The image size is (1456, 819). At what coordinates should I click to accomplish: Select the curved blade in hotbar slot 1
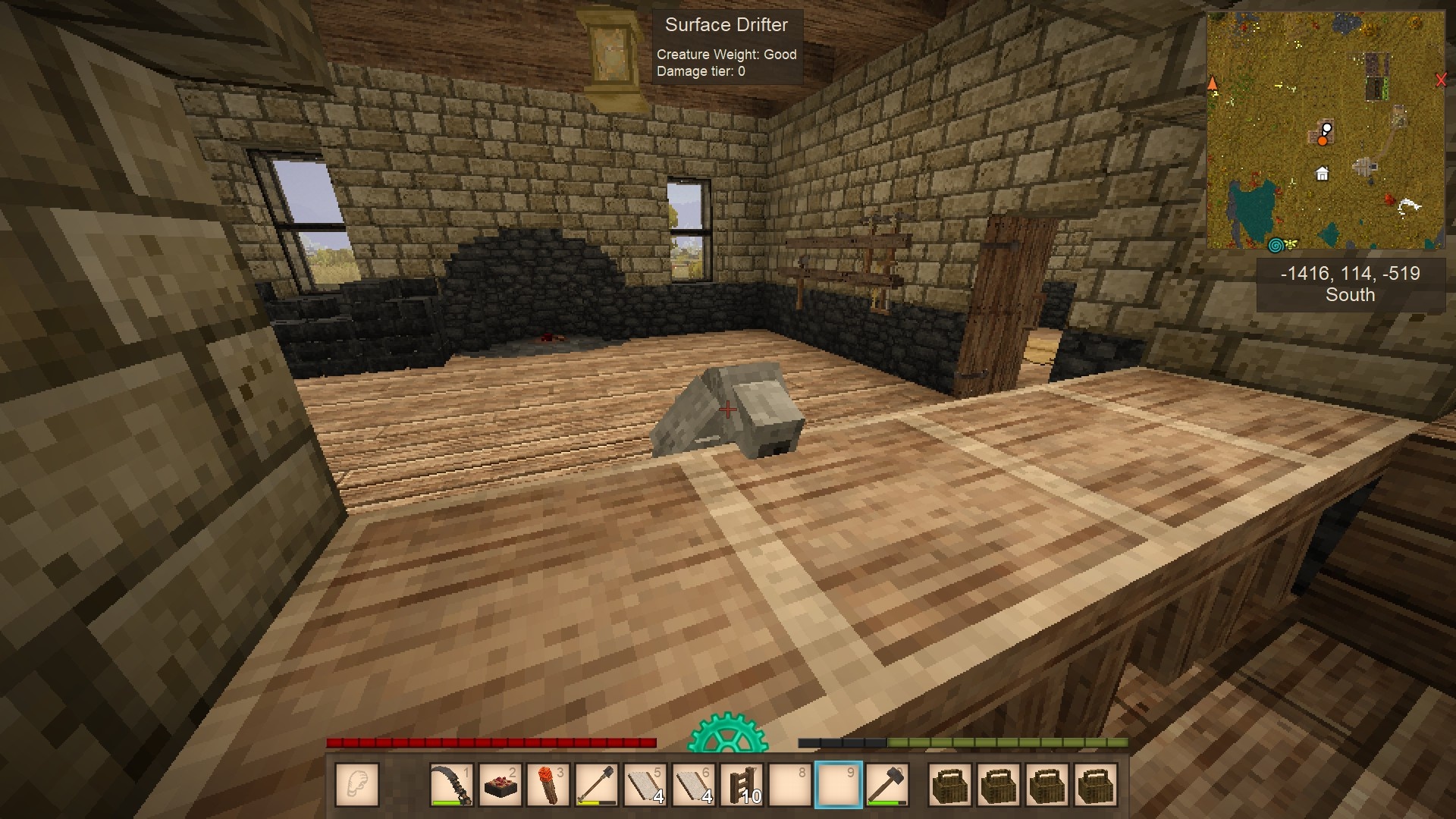tap(452, 784)
